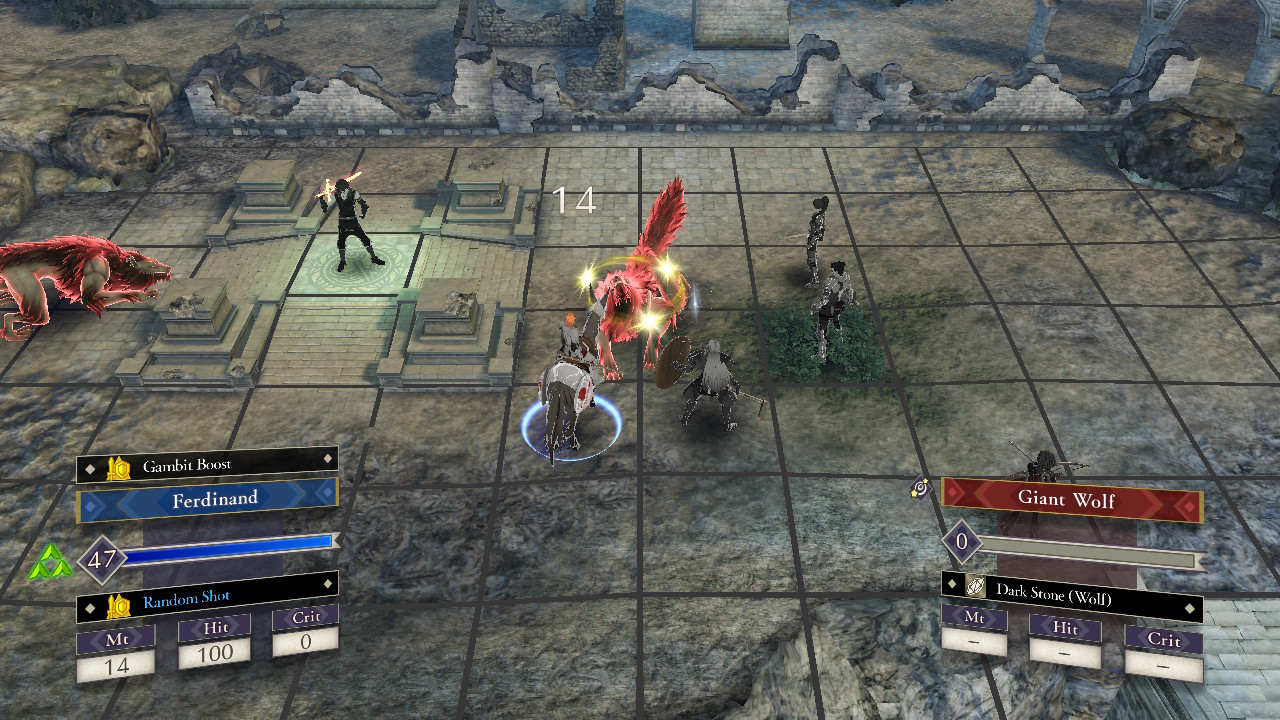Click the green triangle emblem beside Ferdinand's HP
1280x720 pixels.
tap(50, 564)
